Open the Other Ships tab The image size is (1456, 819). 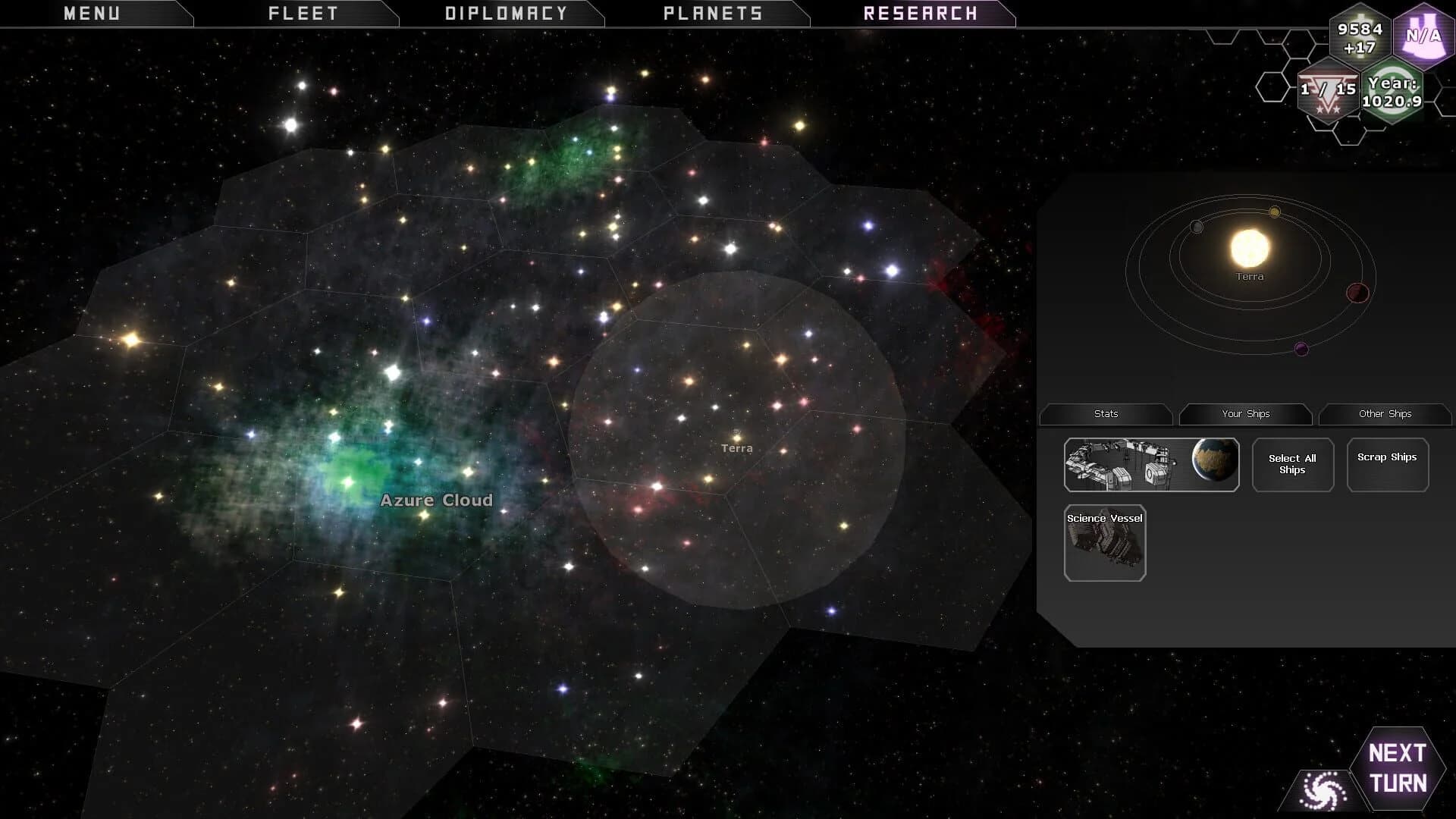point(1385,414)
